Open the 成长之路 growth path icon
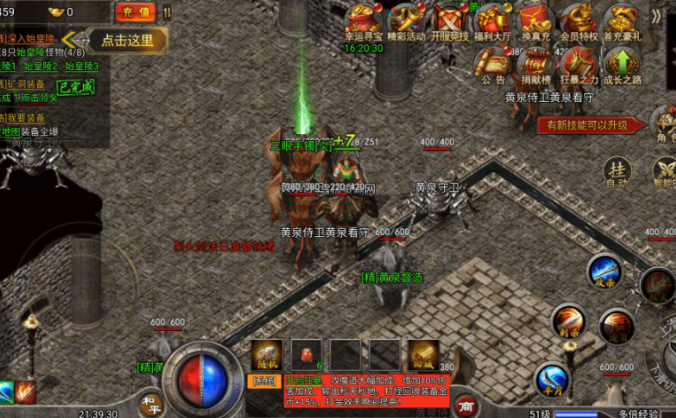The image size is (676, 418). (622, 64)
